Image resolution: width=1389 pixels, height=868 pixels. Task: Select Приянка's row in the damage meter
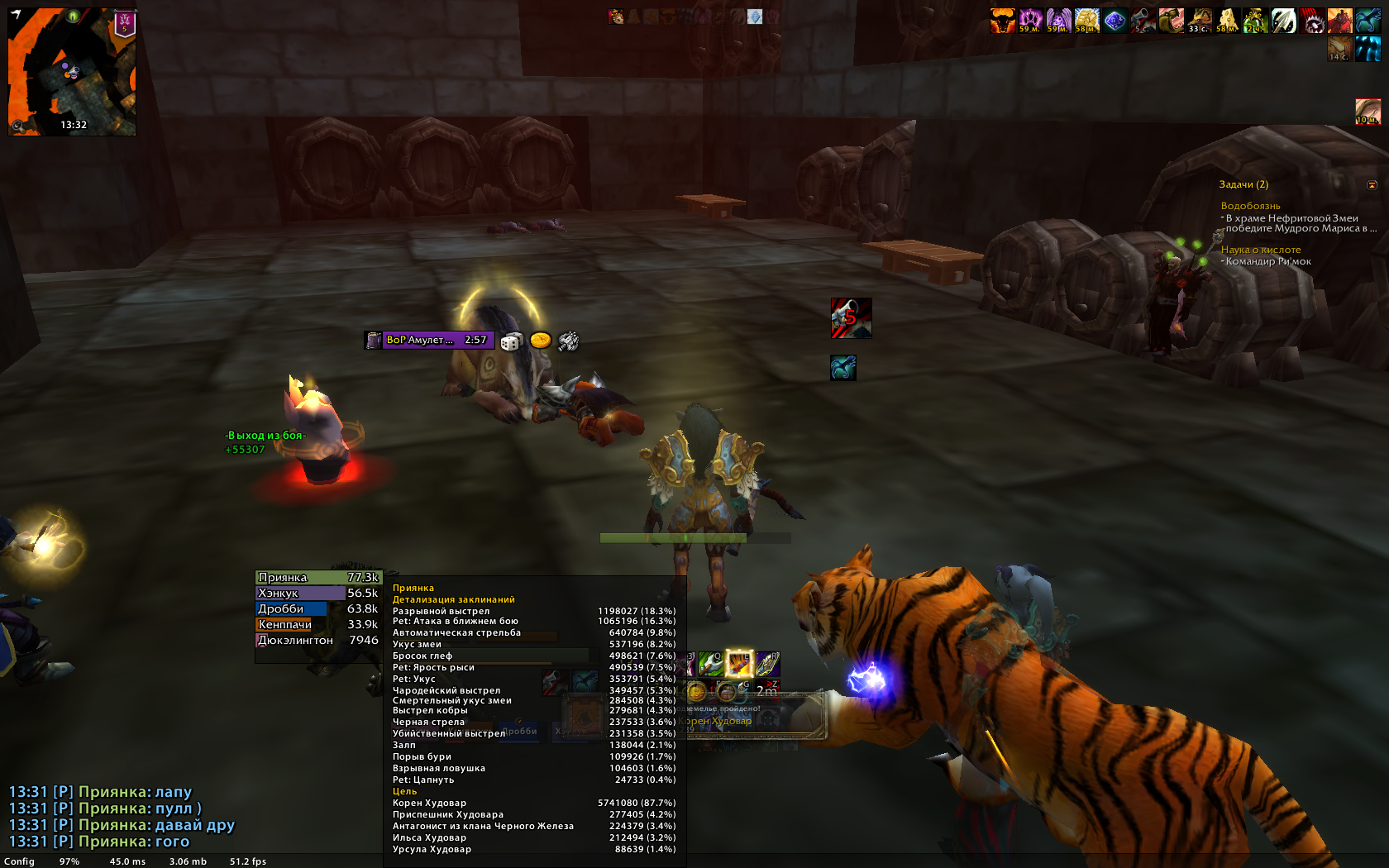(x=317, y=578)
